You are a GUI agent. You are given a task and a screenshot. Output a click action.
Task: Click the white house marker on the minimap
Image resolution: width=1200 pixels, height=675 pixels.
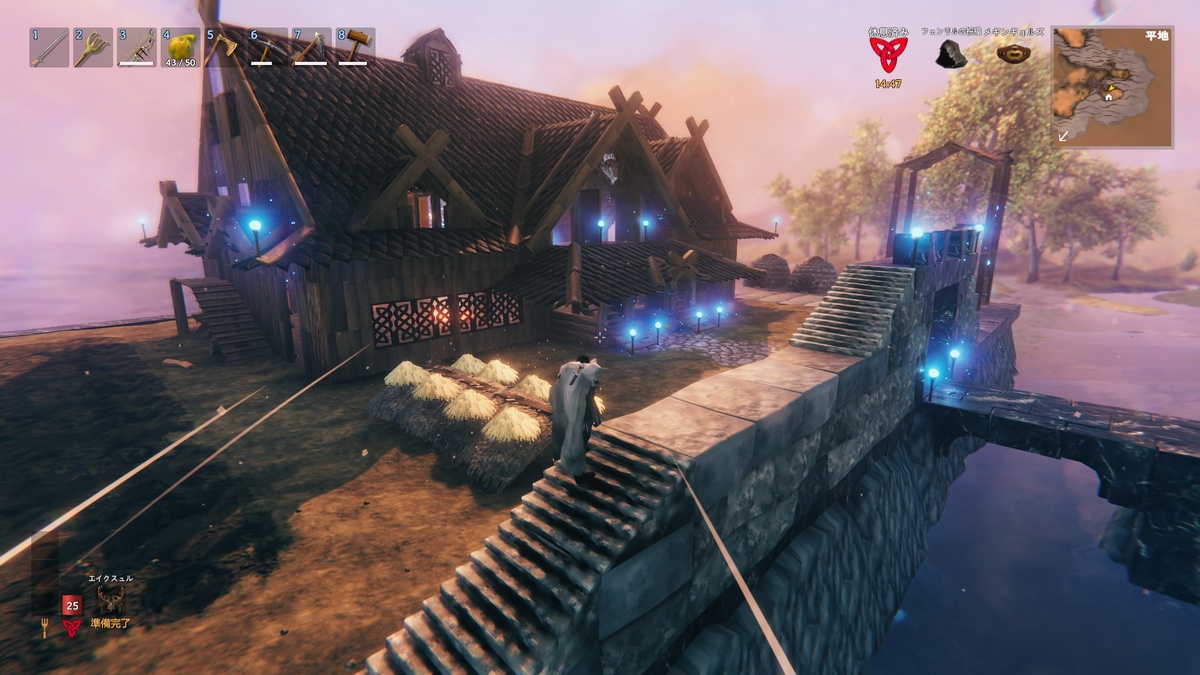(x=1109, y=95)
